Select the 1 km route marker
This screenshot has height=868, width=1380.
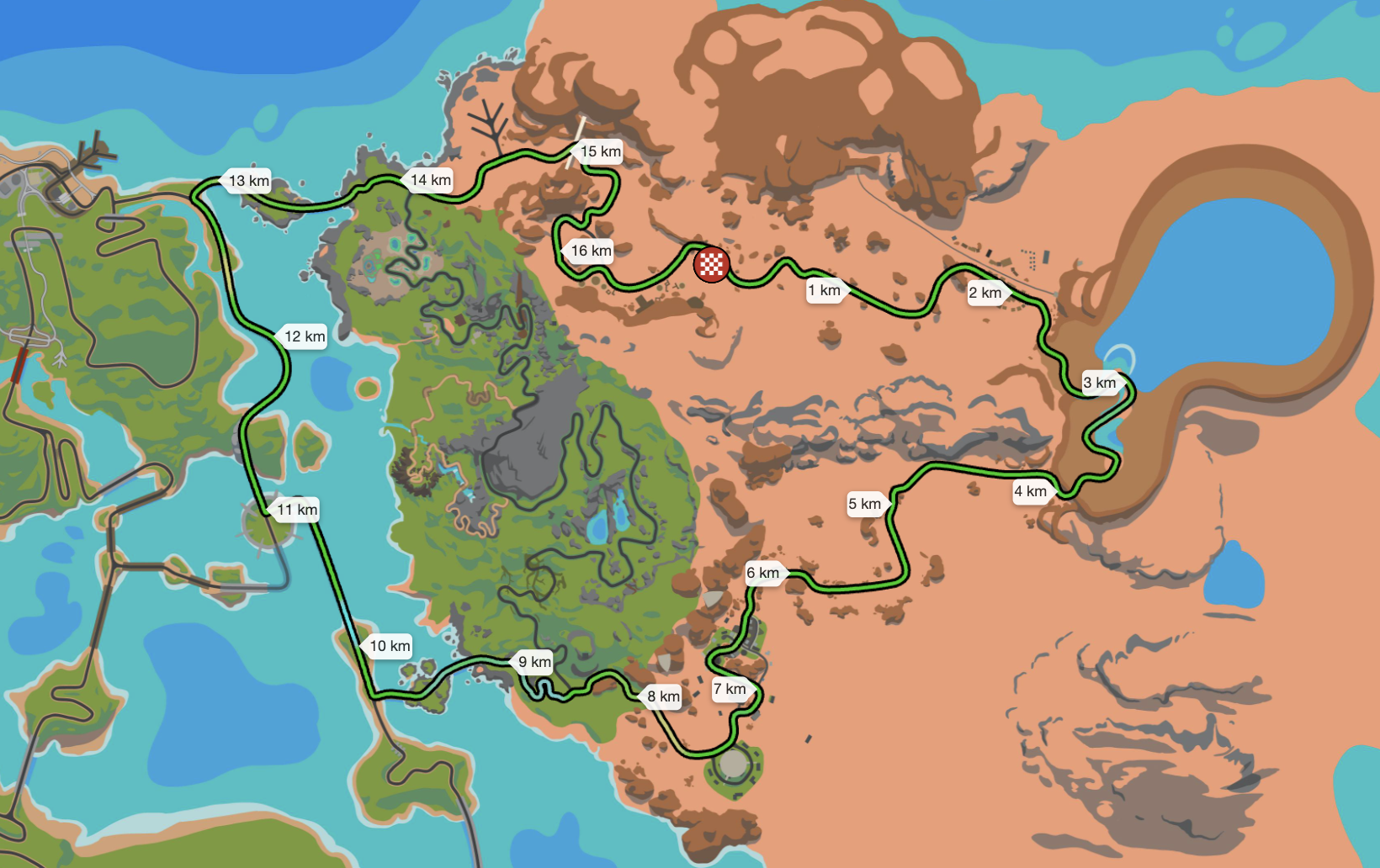(x=825, y=291)
